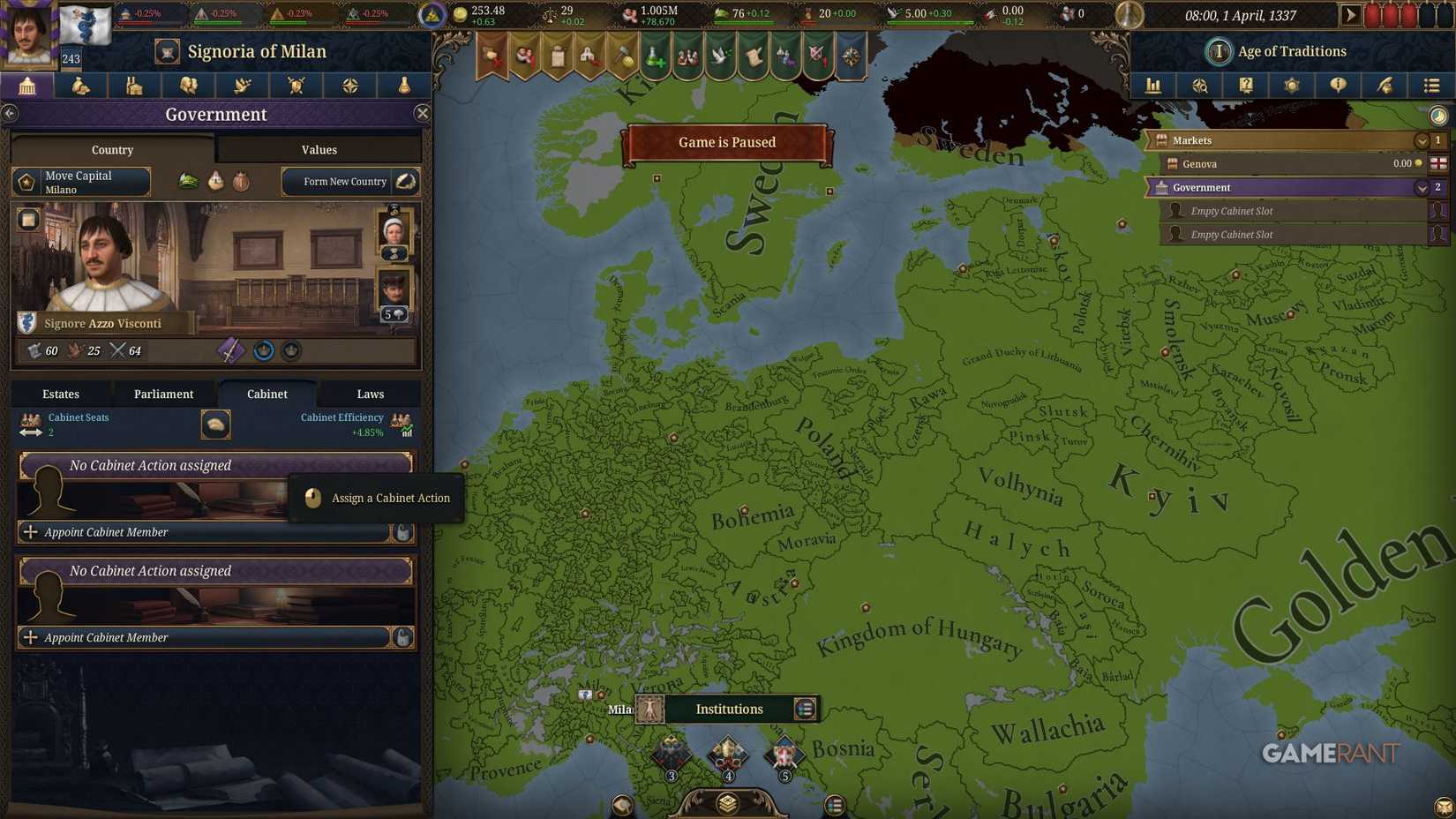Click Move Capital for Milano
The width and height of the screenshot is (1456, 819).
79,182
